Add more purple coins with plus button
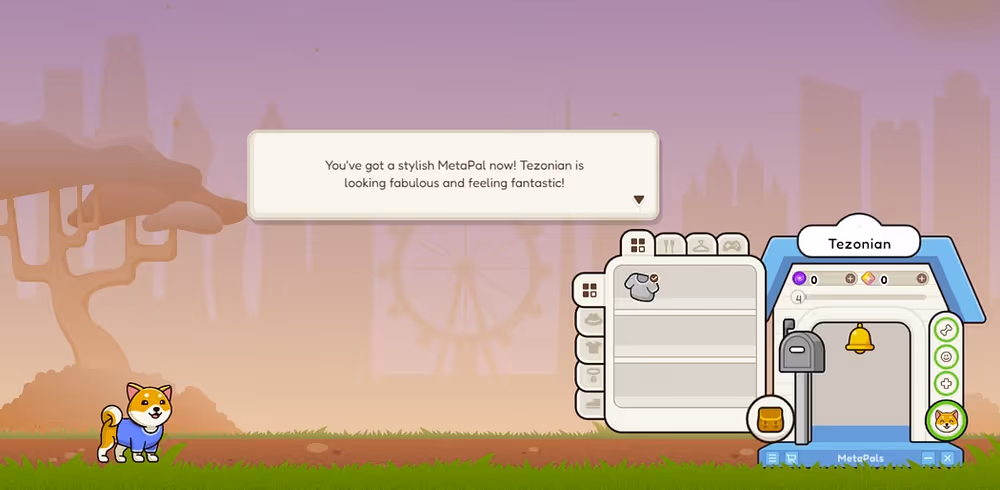This screenshot has width=1000, height=490. point(850,279)
